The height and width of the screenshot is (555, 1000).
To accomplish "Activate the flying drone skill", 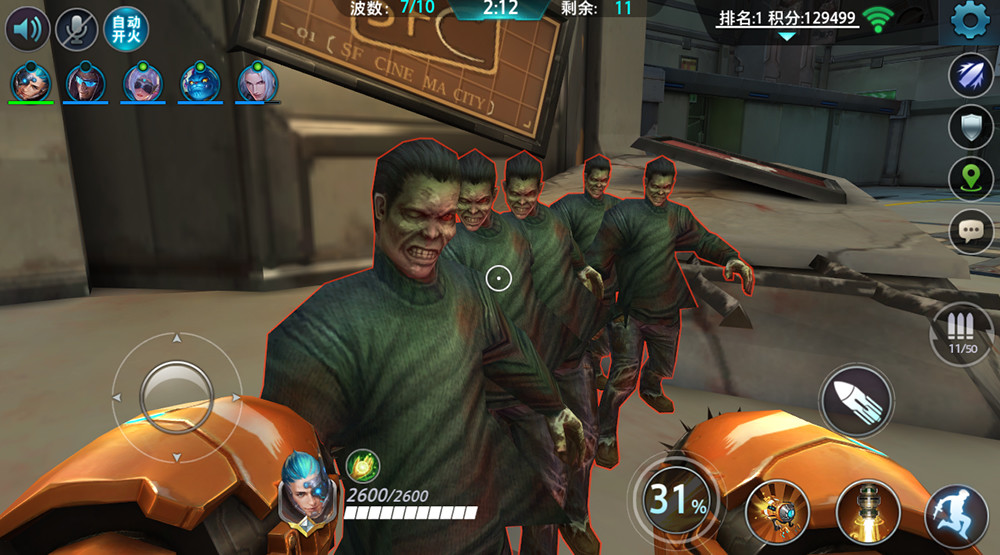I will point(777,512).
